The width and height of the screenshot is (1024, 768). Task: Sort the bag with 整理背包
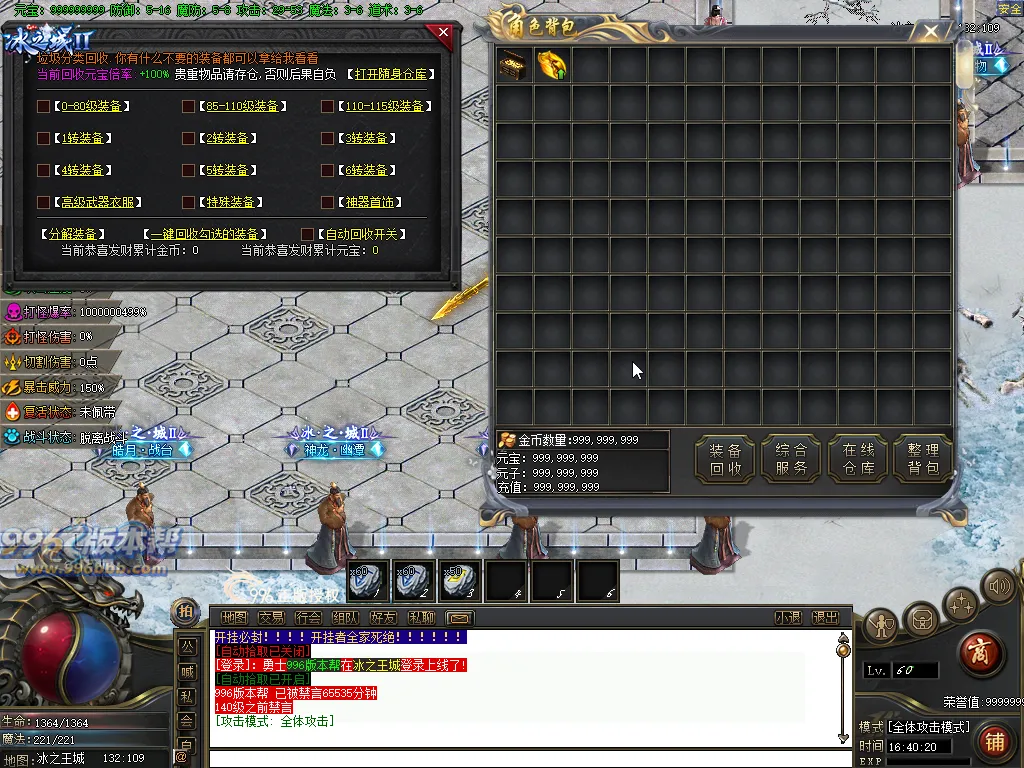[x=923, y=459]
